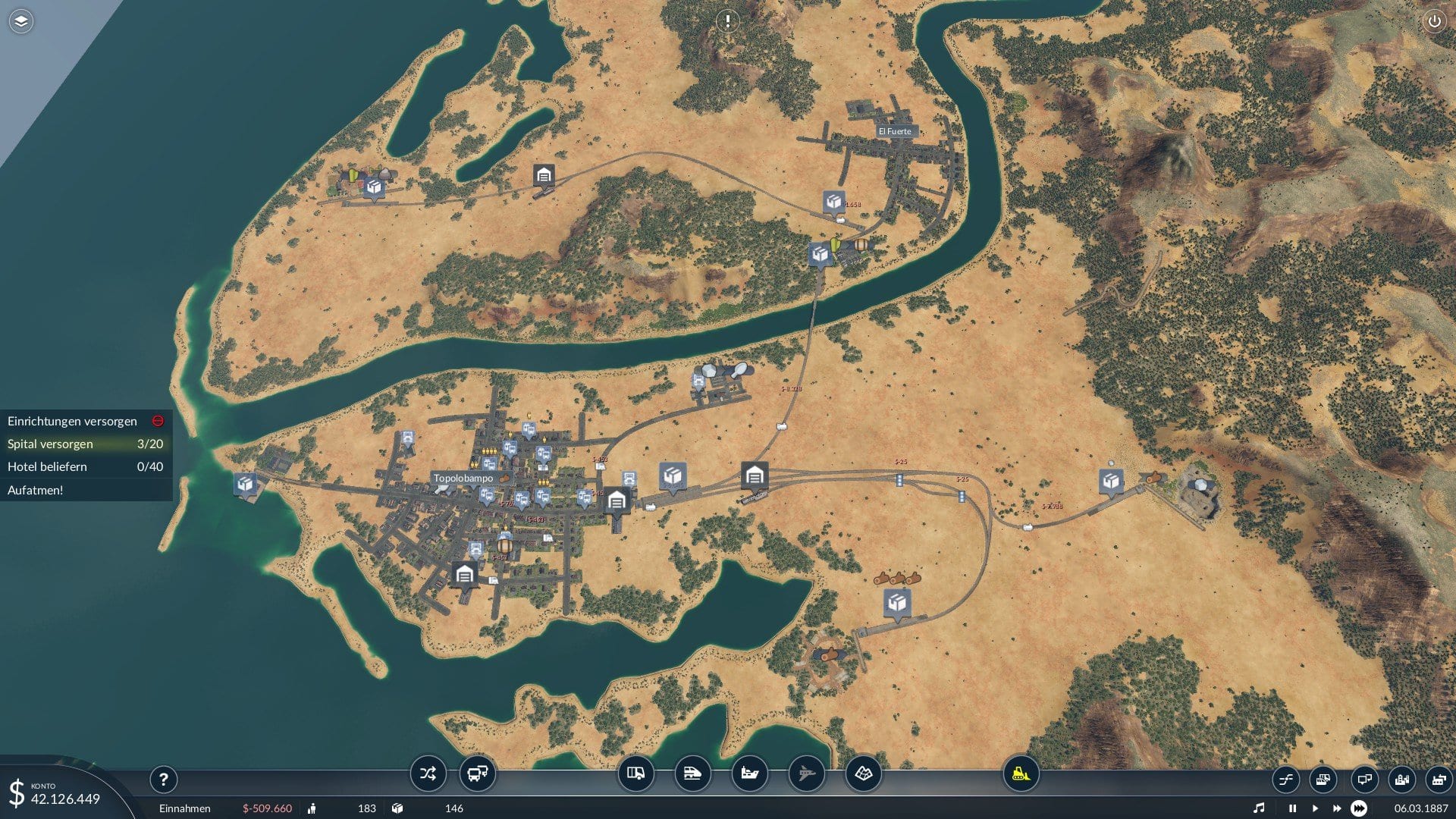
Task: Select the 'Spital versorgen' objective
Action: [85, 444]
